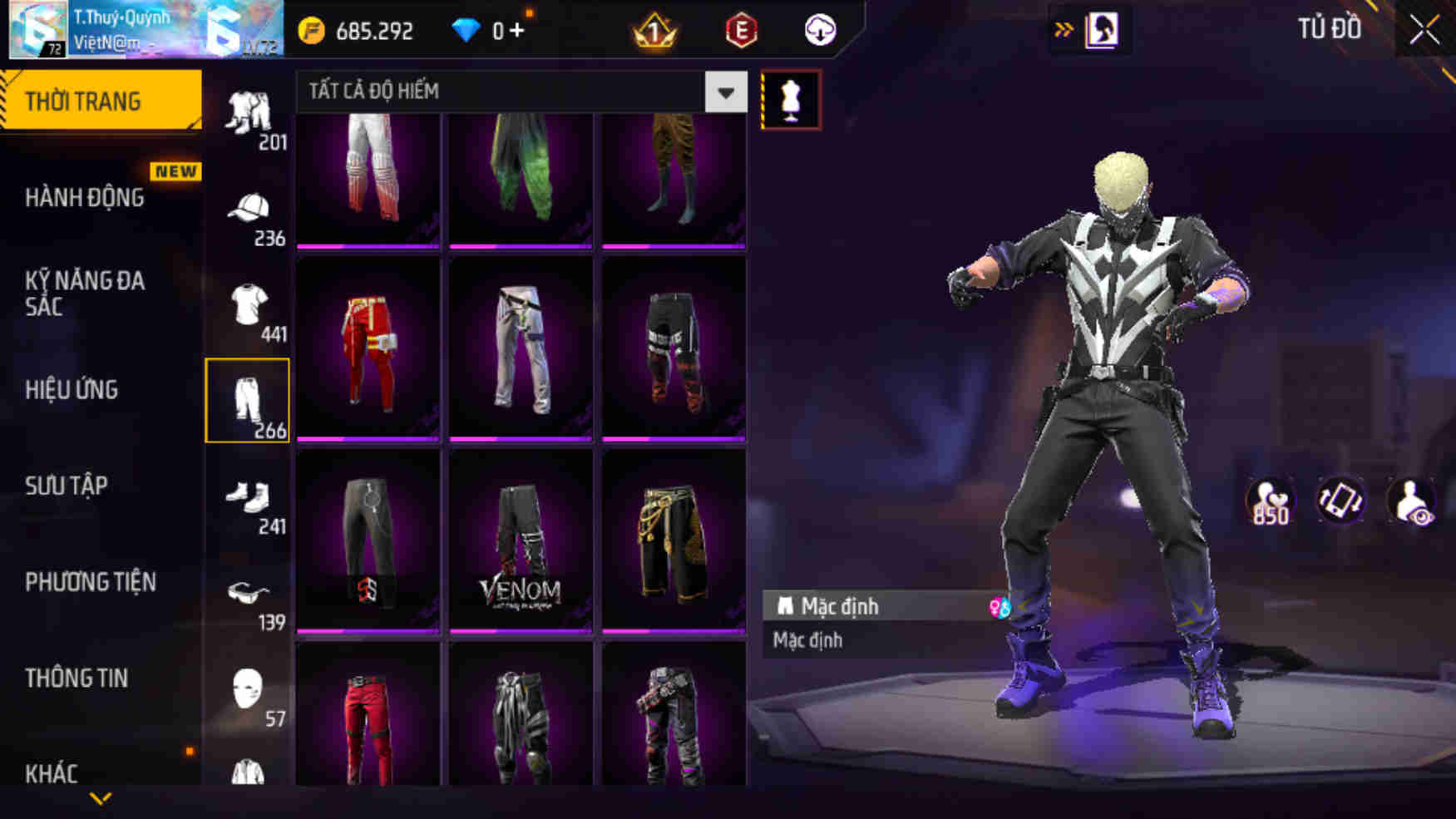Image resolution: width=1456 pixels, height=819 pixels.
Task: Open the shoes category with 241 items
Action: tap(248, 497)
